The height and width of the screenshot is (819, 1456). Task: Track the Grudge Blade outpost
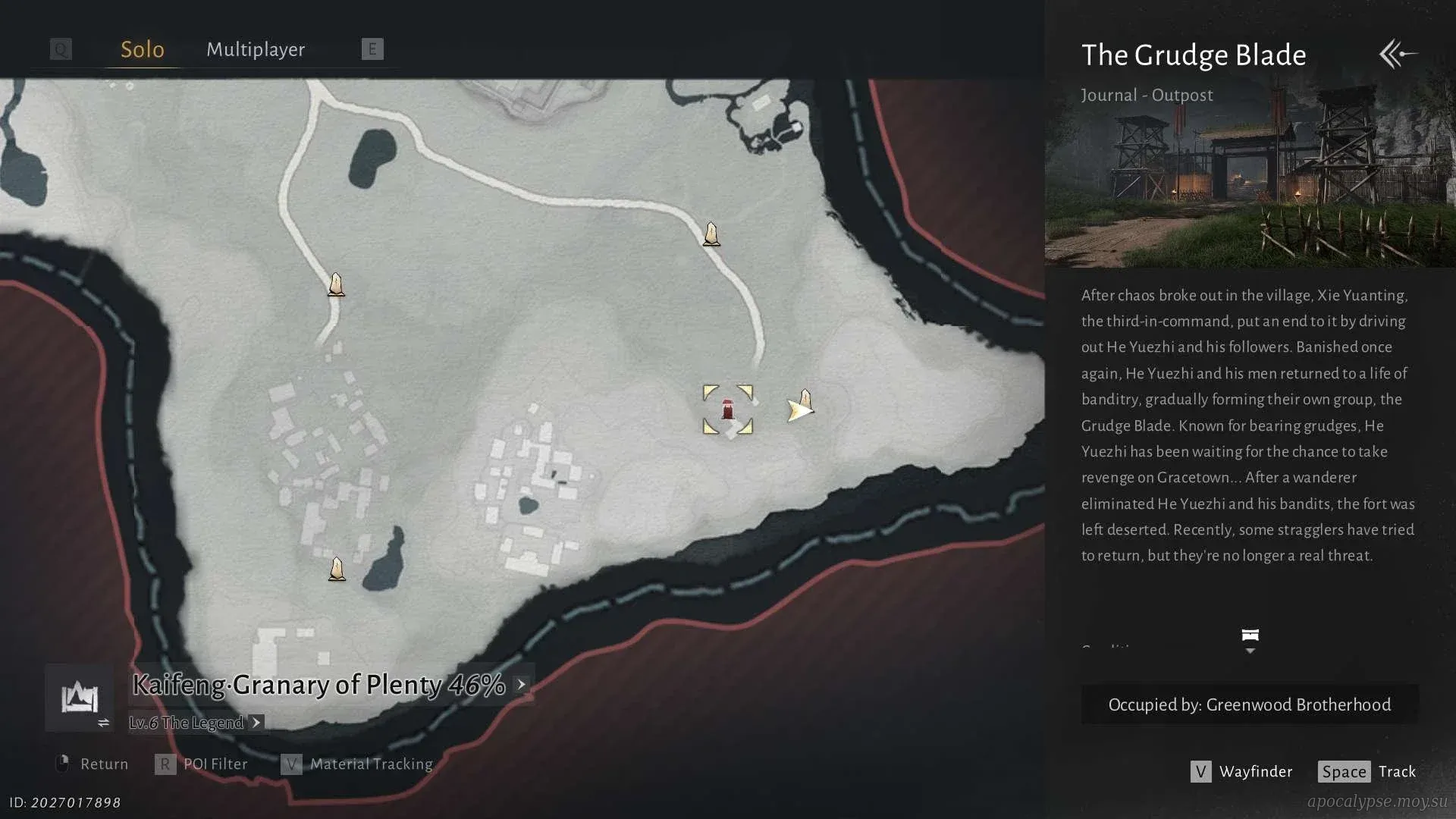pos(1367,772)
